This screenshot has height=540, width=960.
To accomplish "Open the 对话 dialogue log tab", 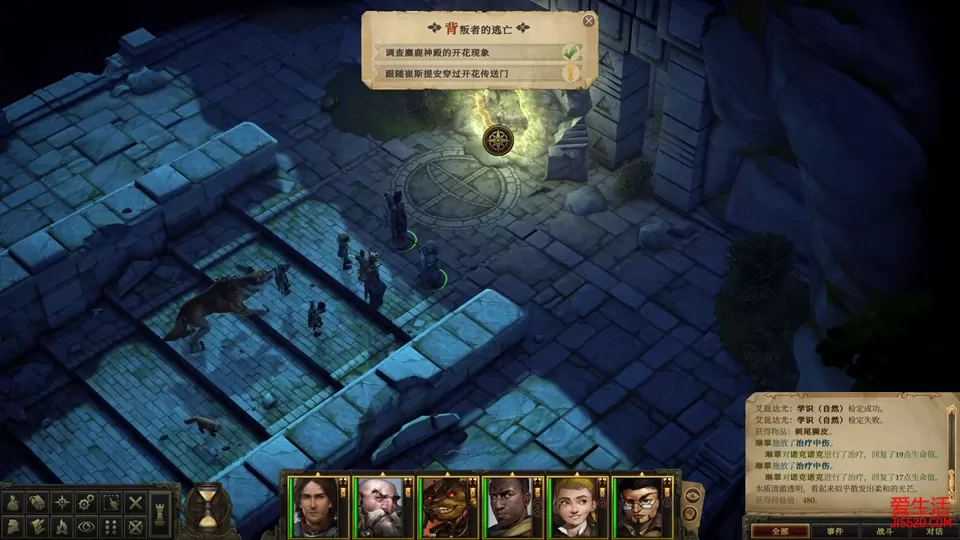I will (x=935, y=531).
